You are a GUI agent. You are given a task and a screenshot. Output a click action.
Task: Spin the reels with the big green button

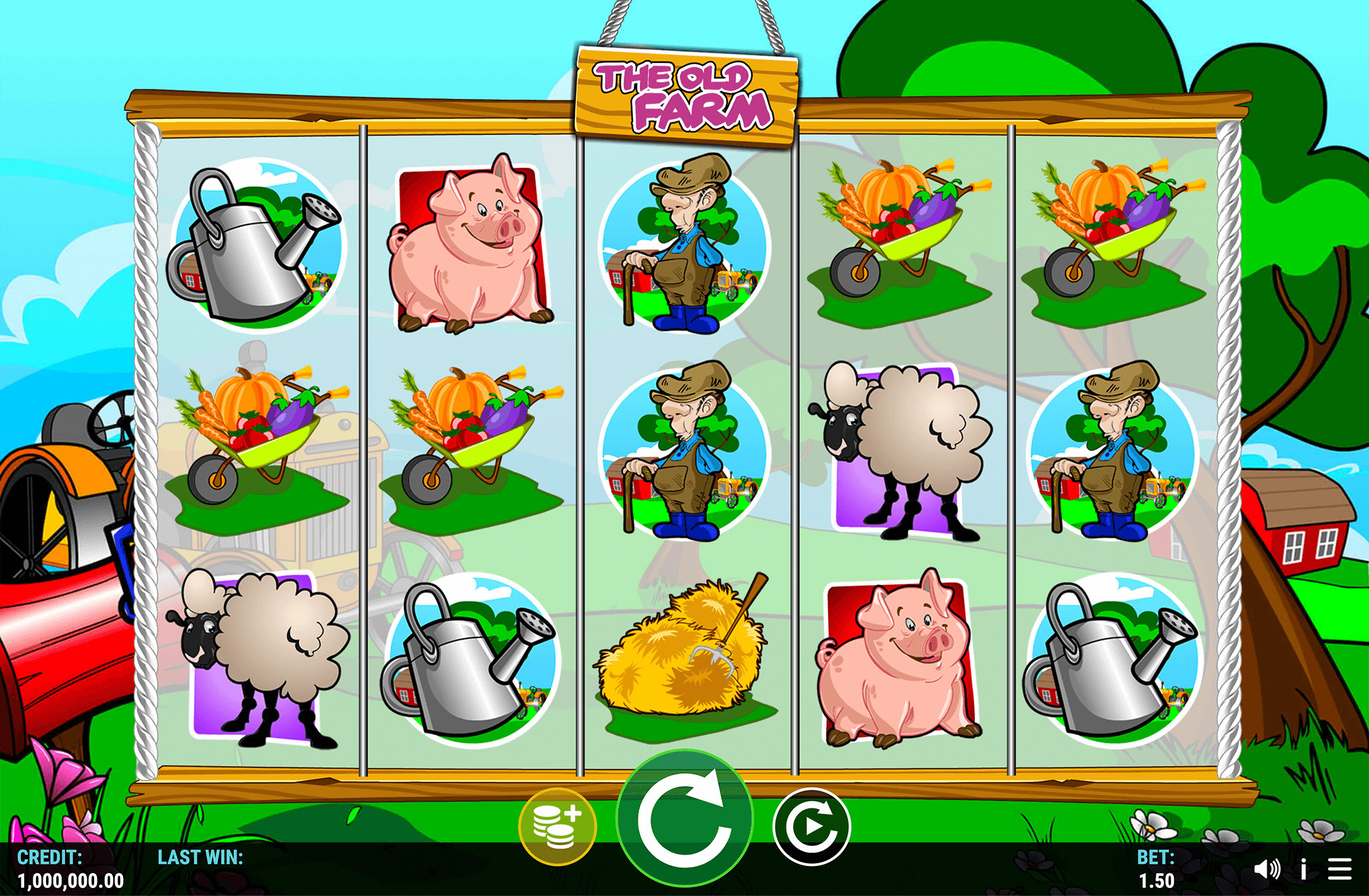click(x=684, y=819)
